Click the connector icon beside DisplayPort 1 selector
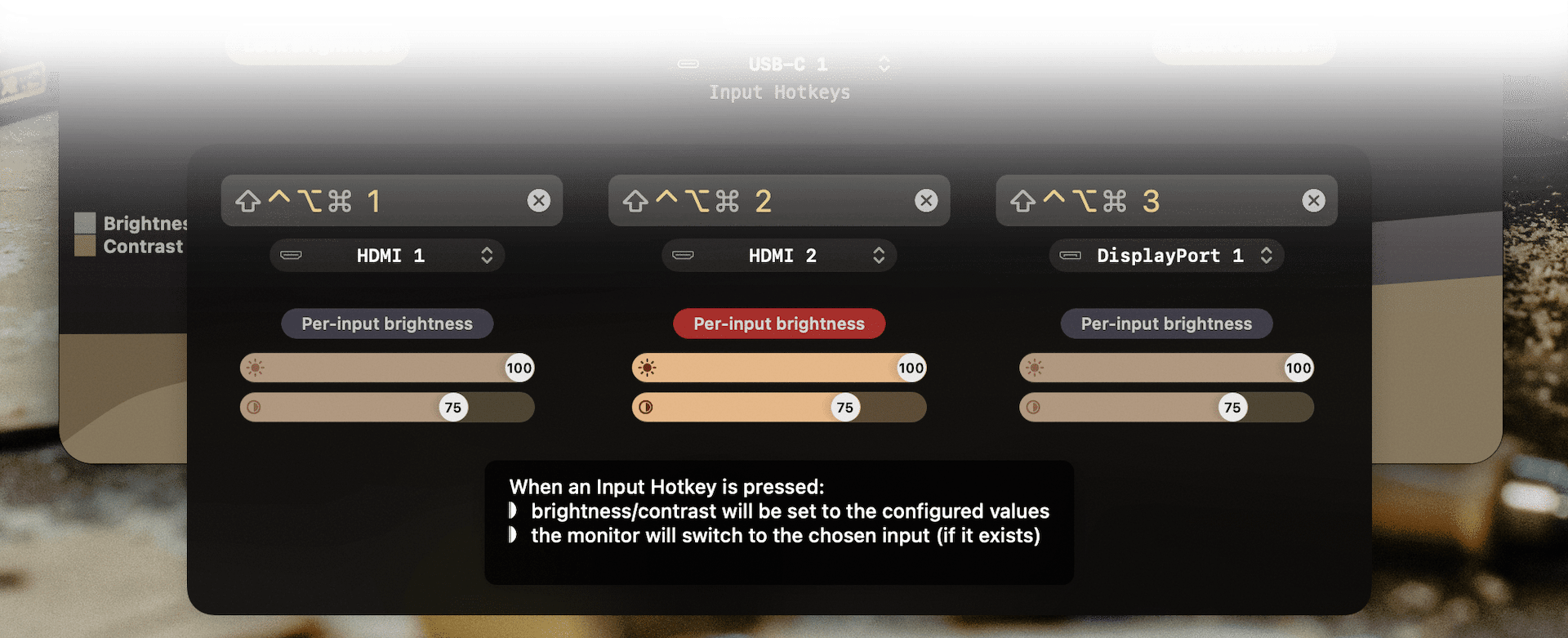This screenshot has height=638, width=1568. (1070, 255)
